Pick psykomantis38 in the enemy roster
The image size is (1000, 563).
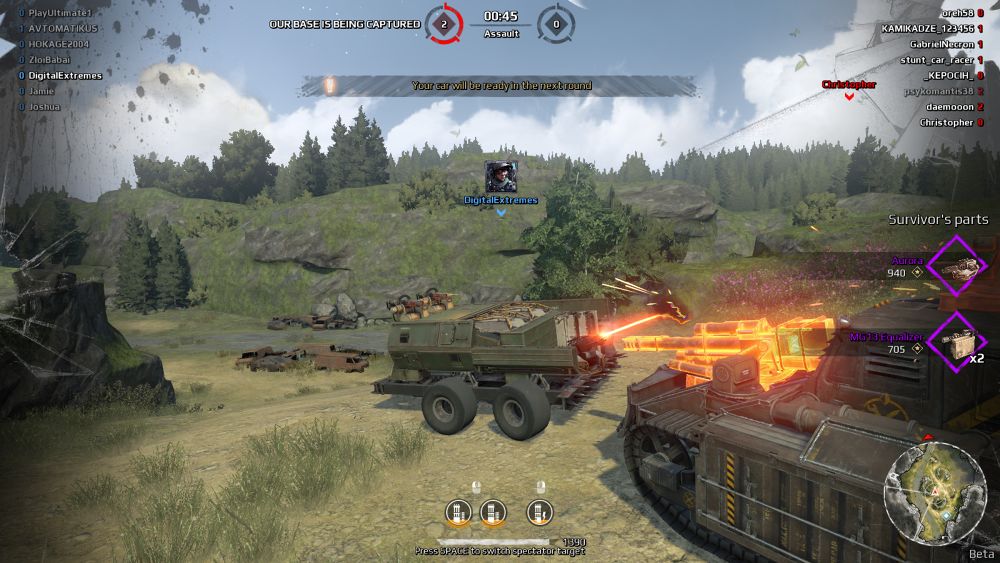(938, 91)
